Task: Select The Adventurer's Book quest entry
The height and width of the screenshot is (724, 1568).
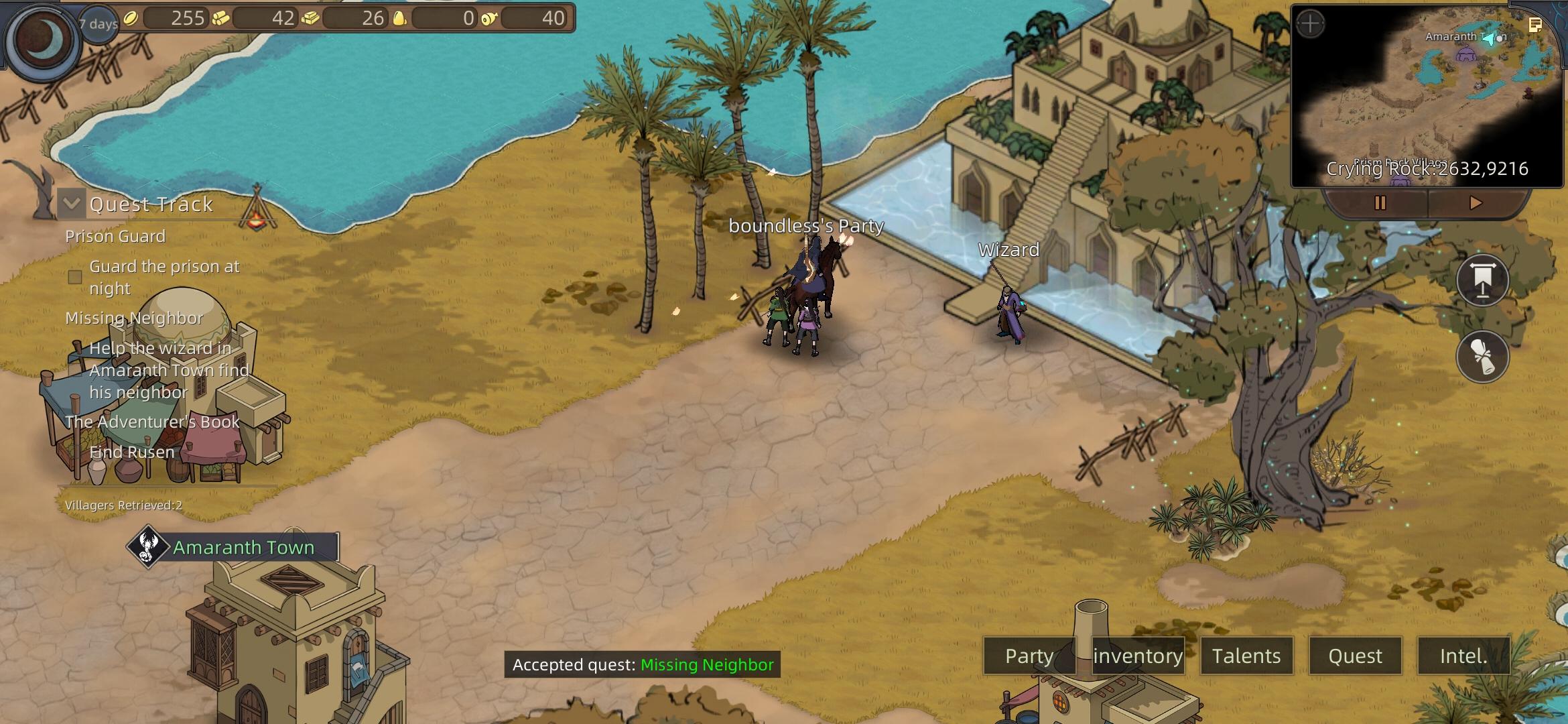Action: click(x=152, y=422)
